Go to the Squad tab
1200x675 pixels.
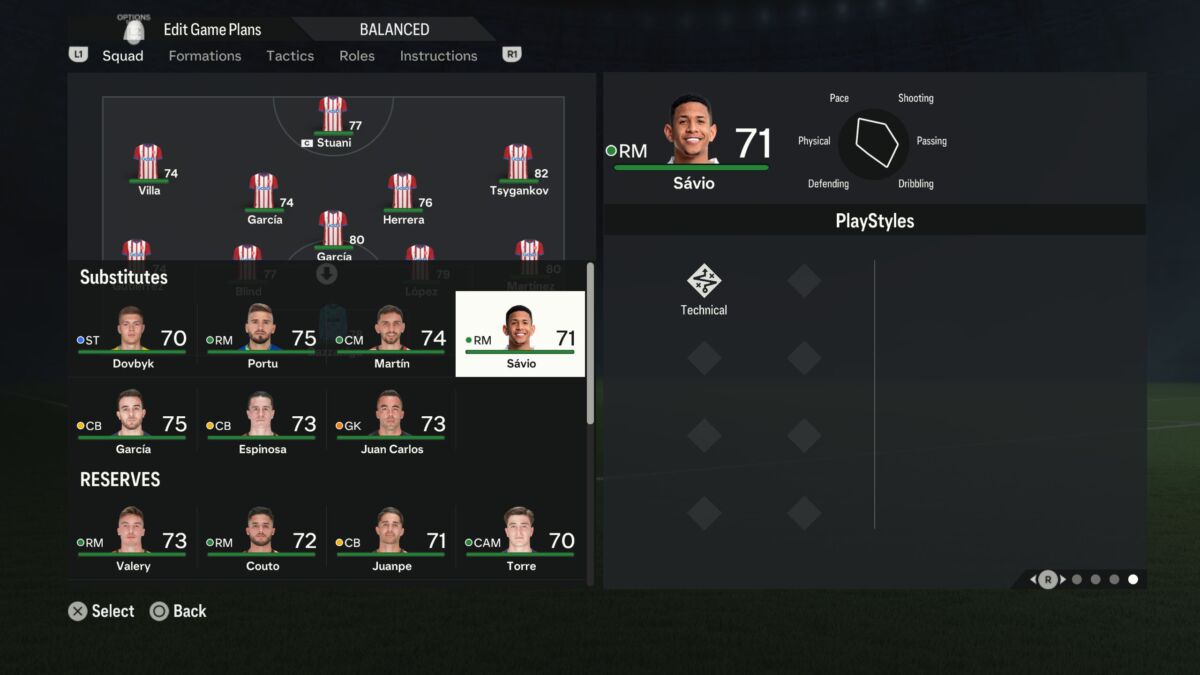[123, 56]
